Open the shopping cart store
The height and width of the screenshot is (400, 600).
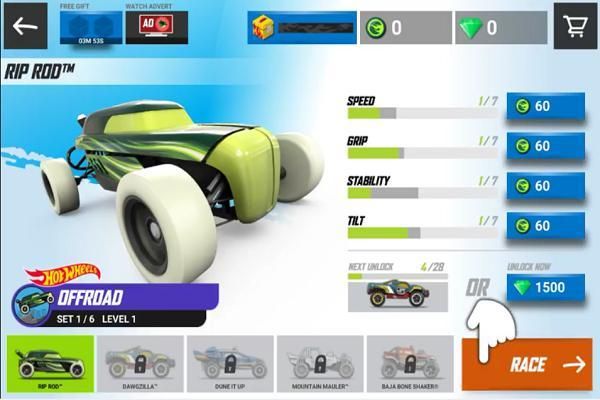point(575,27)
